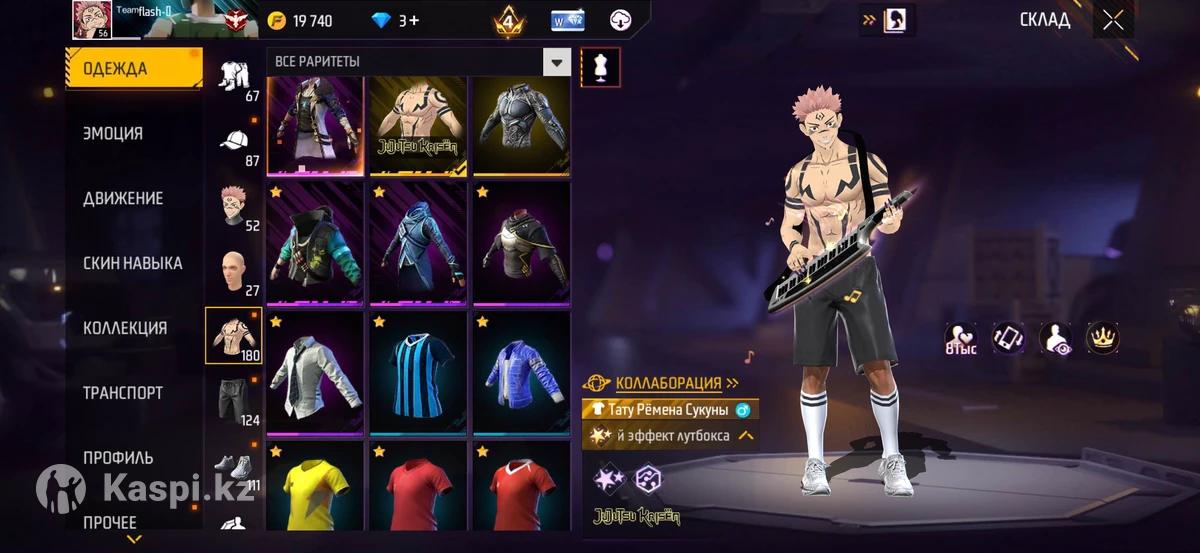
Task: Pick the Jujutsu Kaisen tattoo top item
Action: click(x=418, y=125)
